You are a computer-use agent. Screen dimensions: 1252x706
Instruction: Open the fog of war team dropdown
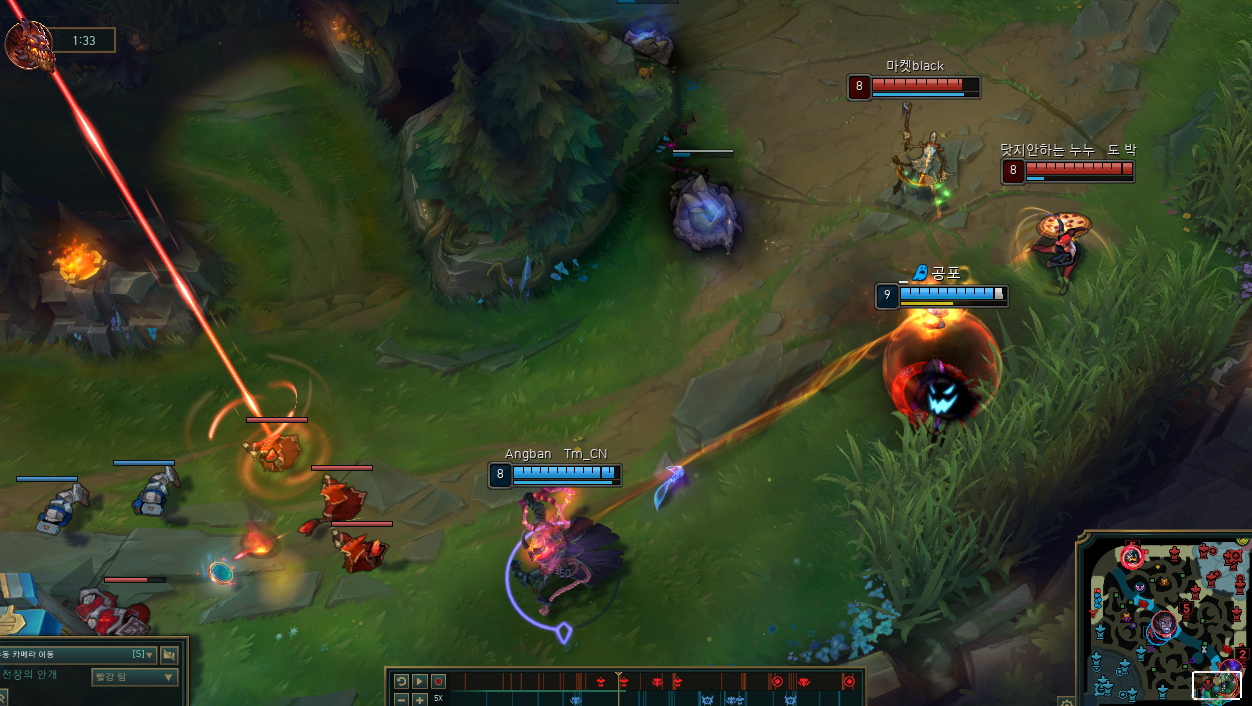[134, 677]
